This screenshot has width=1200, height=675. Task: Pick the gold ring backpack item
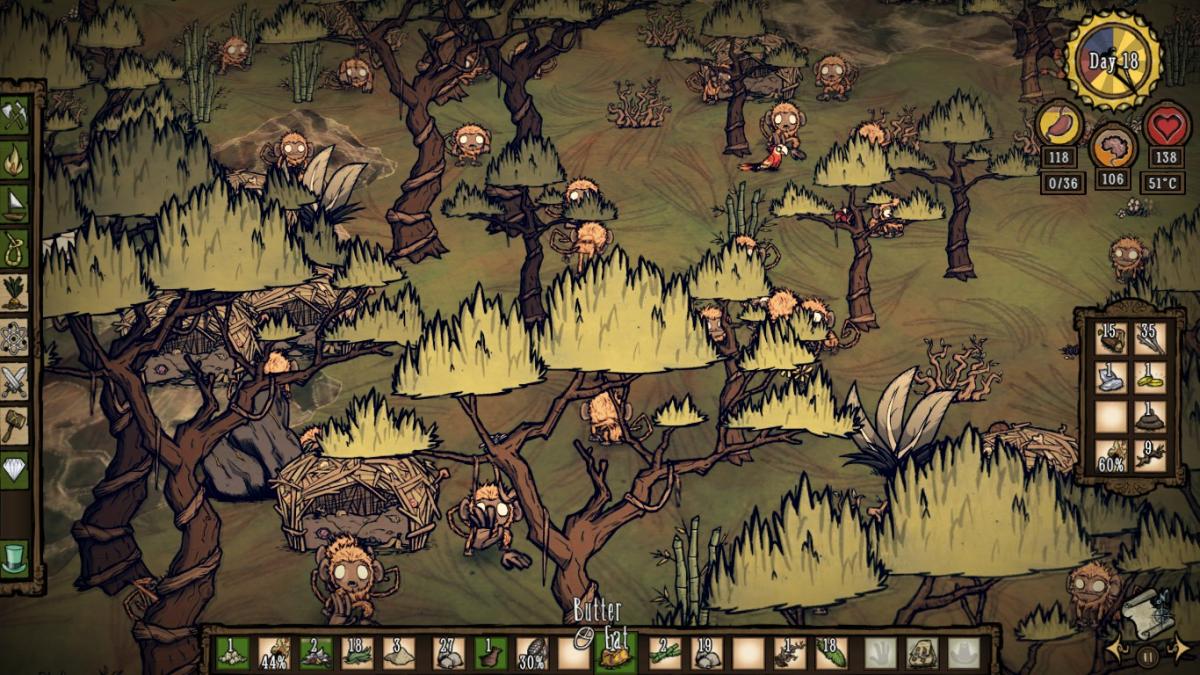1150,377
